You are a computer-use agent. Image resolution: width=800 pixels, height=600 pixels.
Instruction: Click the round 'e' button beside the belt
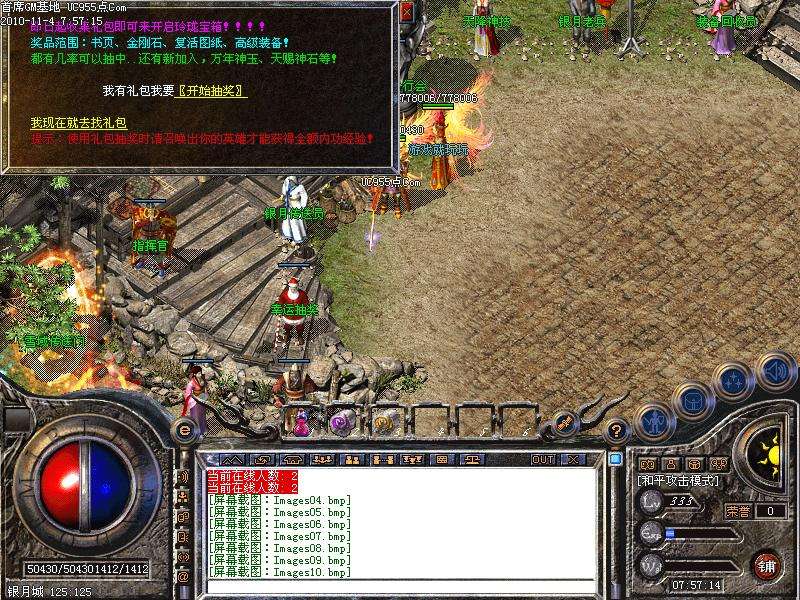185,429
